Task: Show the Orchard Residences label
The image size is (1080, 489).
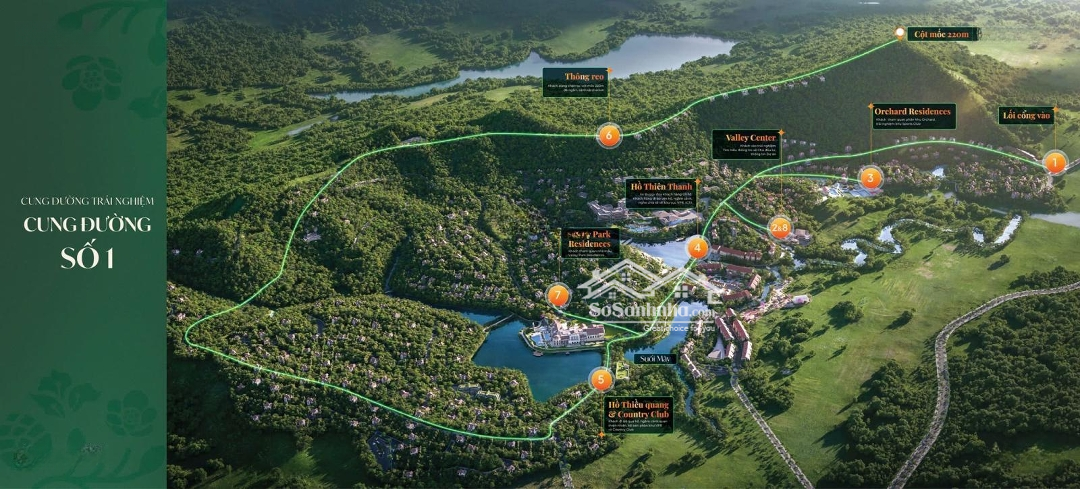Action: click(911, 116)
